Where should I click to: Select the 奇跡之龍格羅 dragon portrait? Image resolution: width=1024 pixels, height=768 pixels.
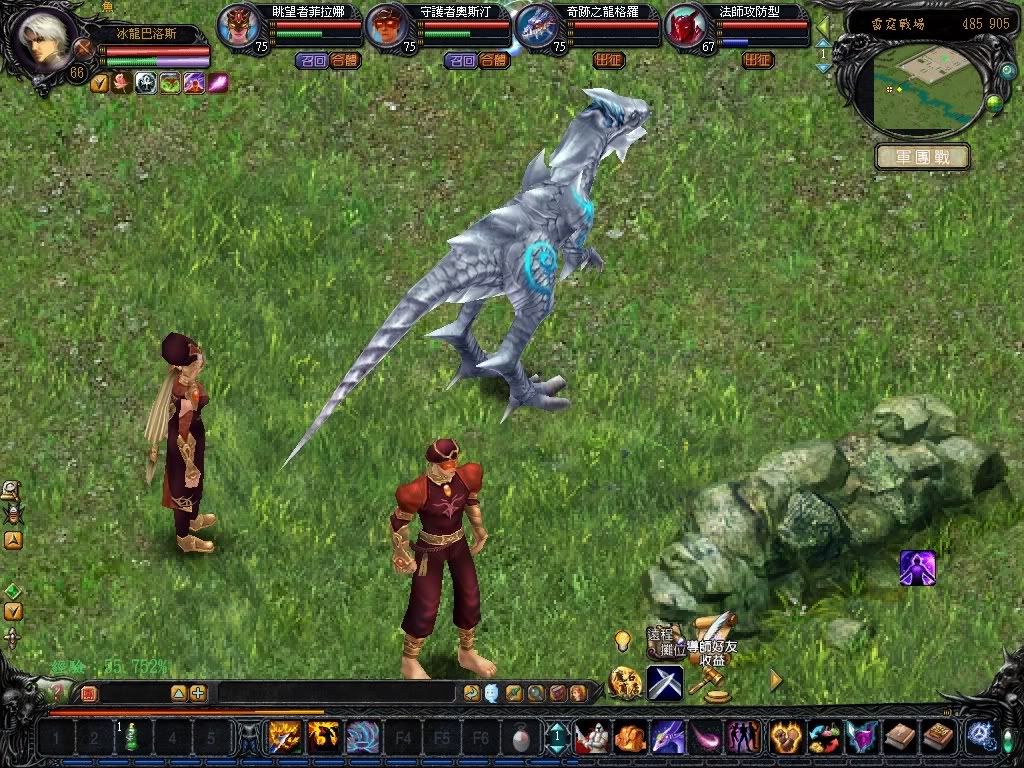click(x=538, y=27)
